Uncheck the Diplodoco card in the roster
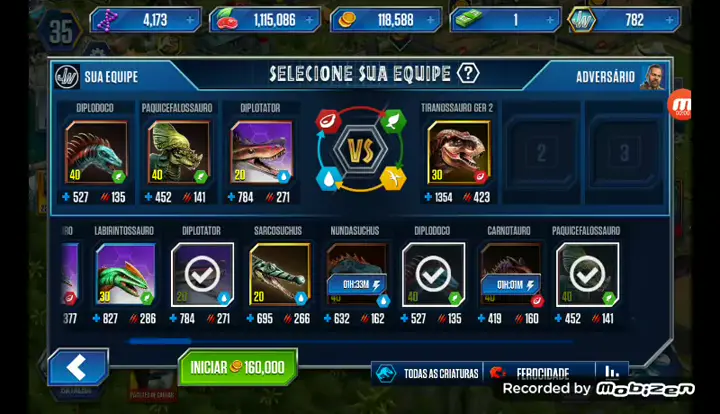Image resolution: width=720 pixels, height=414 pixels. coord(433,272)
